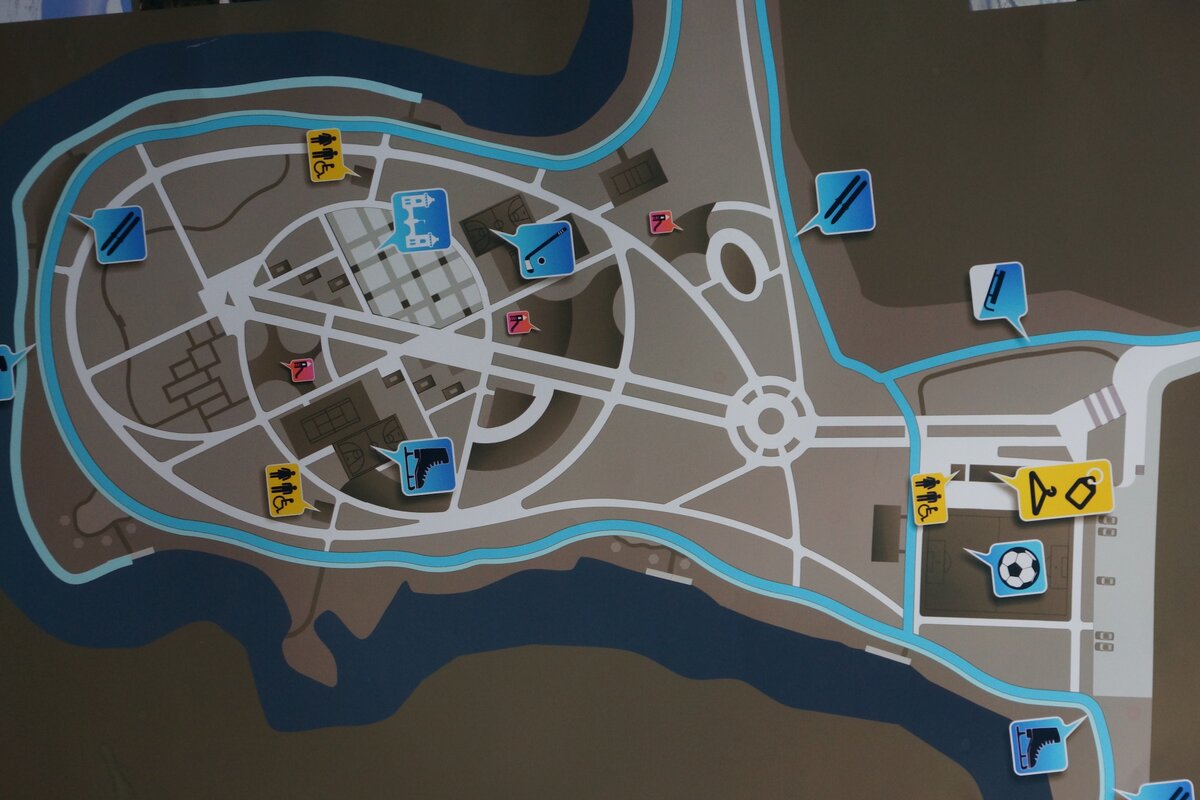This screenshot has width=1200, height=800.
Task: Click the restroom marker beside the ice skate marker
Action: coord(284,489)
